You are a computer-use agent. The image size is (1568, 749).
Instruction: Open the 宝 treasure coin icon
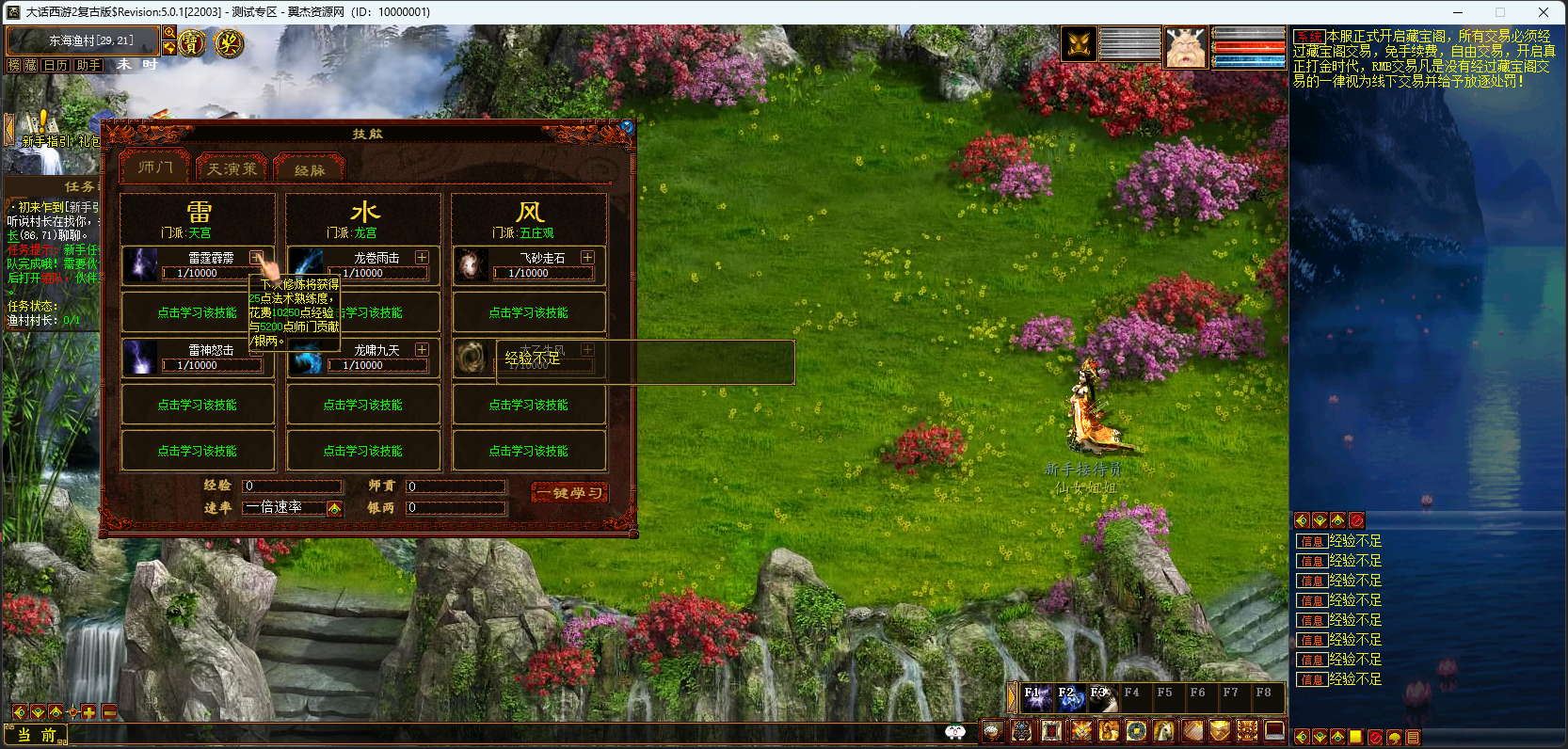point(192,42)
